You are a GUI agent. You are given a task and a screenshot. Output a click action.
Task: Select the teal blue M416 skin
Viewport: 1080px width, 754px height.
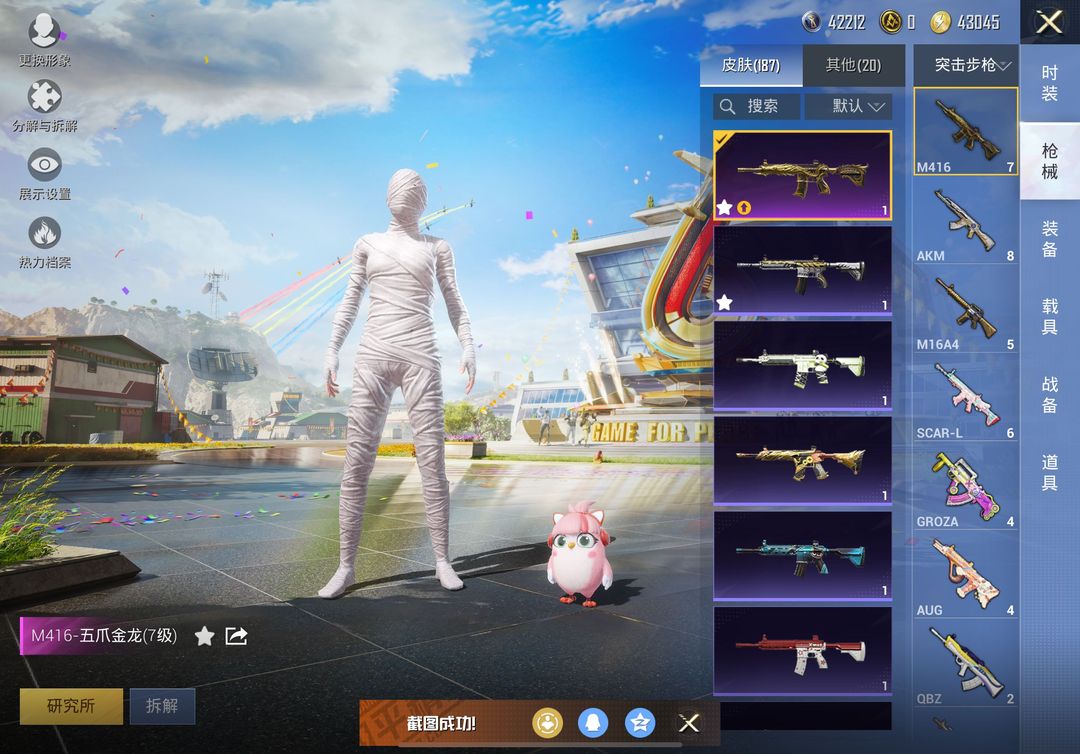click(802, 555)
